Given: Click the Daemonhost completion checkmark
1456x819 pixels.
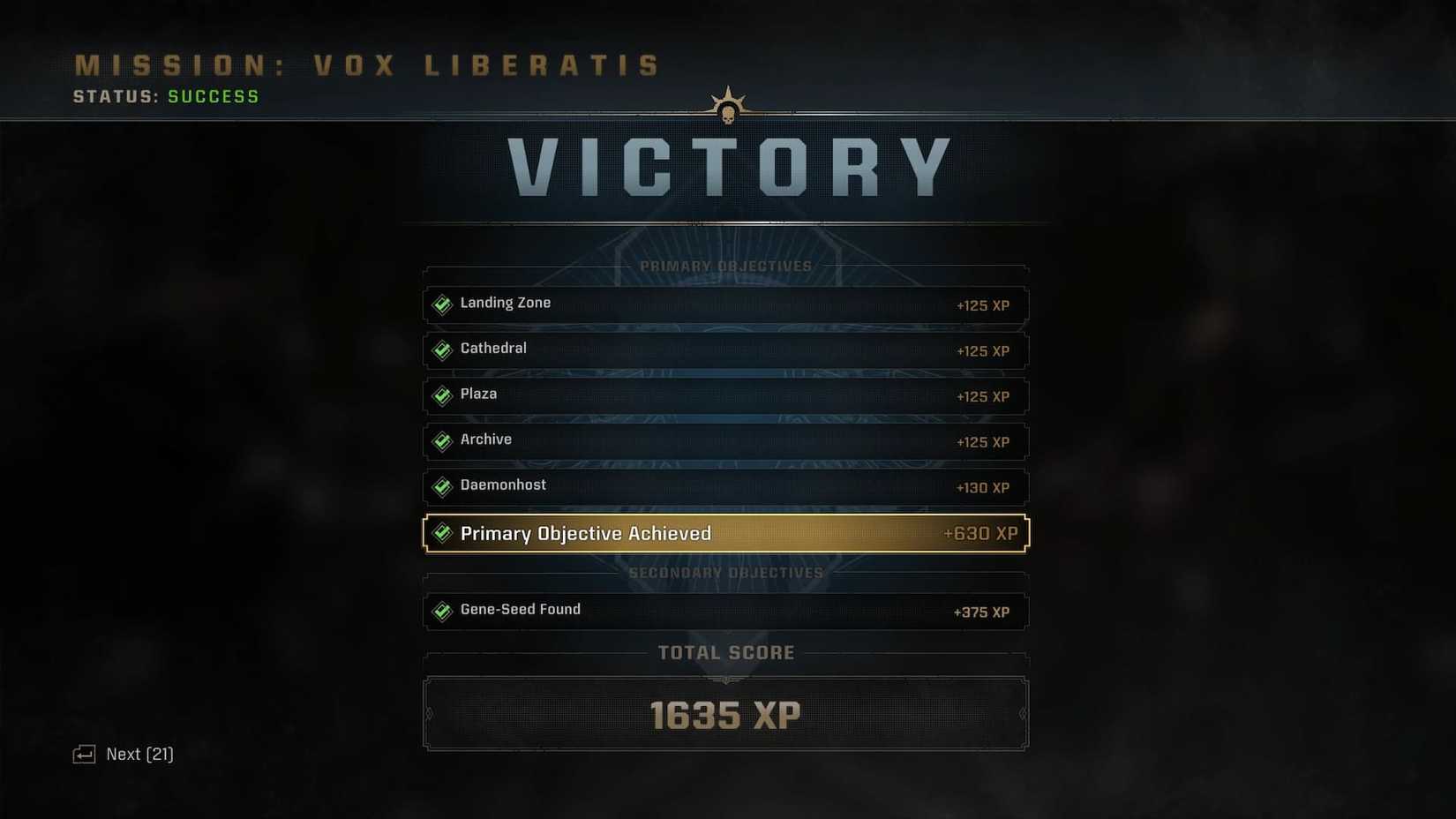Looking at the screenshot, I should click(441, 487).
